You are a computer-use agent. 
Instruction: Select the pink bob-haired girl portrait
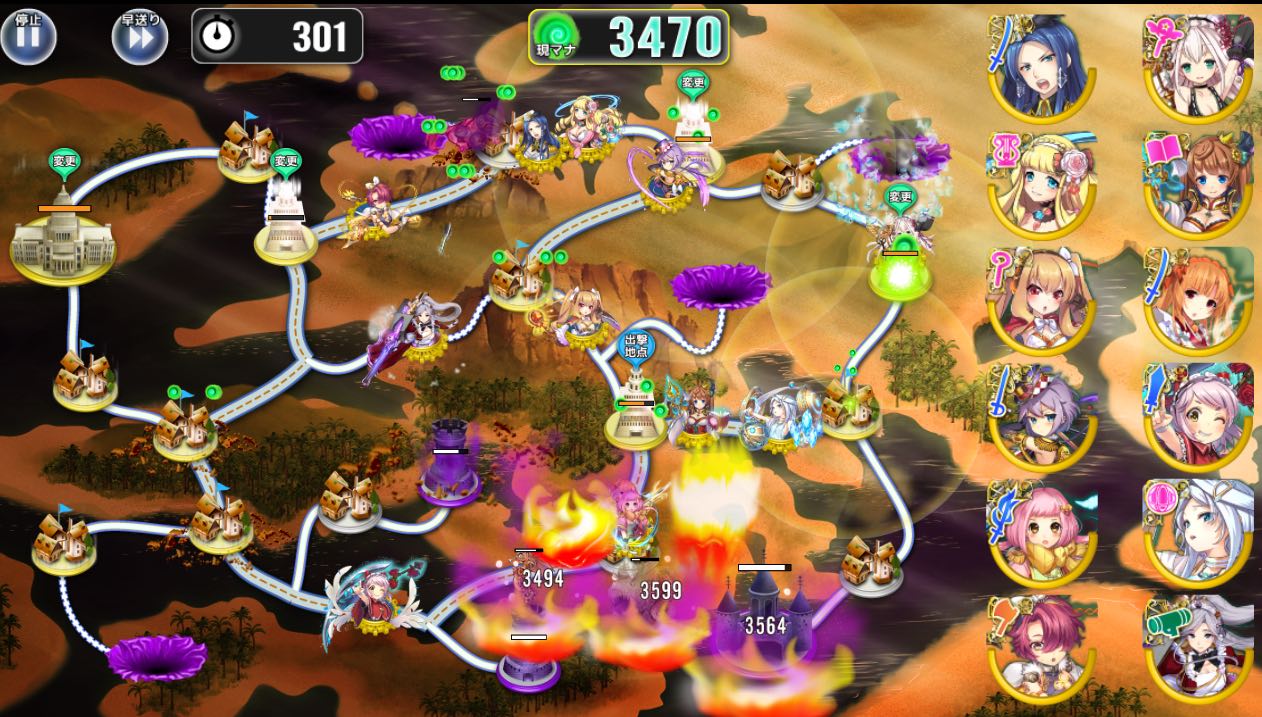click(1042, 530)
